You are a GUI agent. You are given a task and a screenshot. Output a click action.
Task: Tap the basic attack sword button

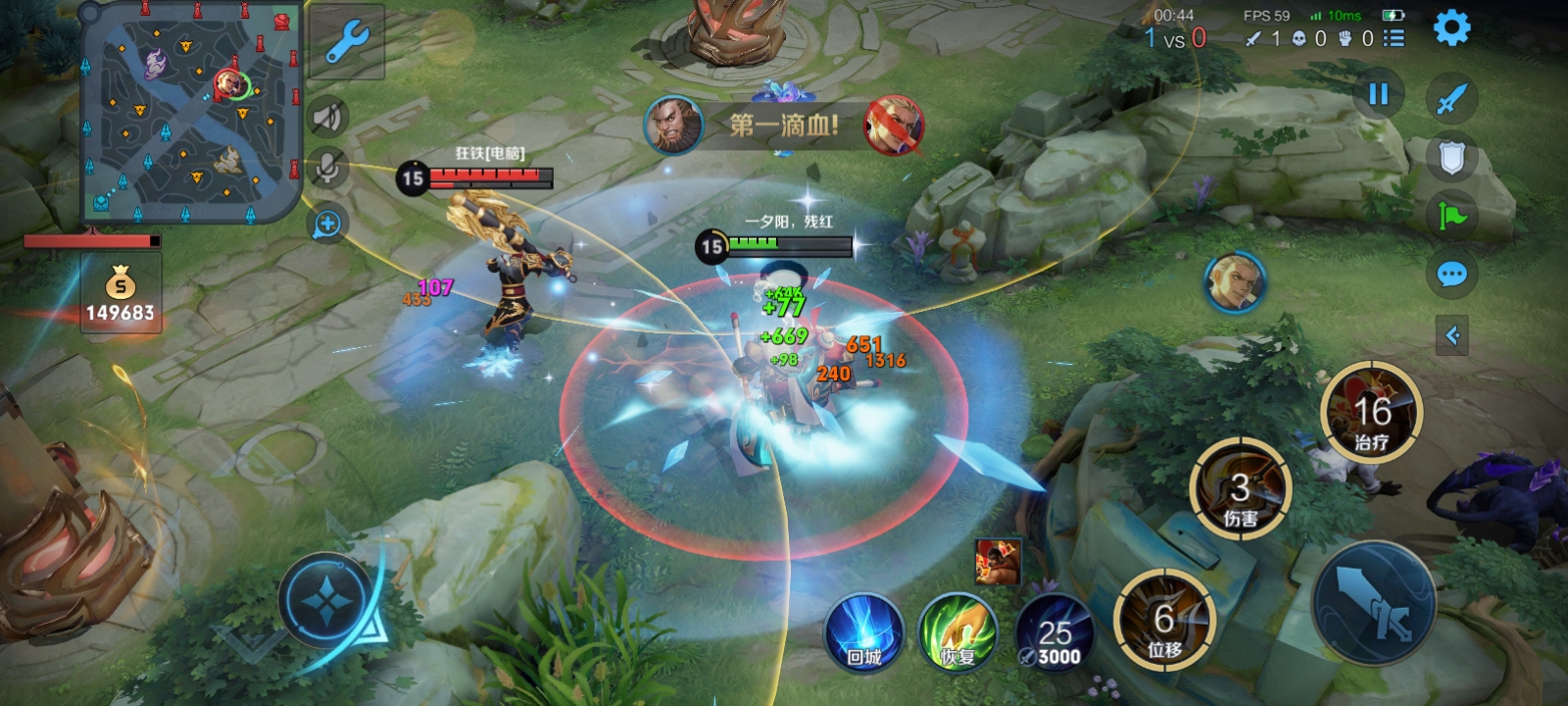pos(1374,603)
